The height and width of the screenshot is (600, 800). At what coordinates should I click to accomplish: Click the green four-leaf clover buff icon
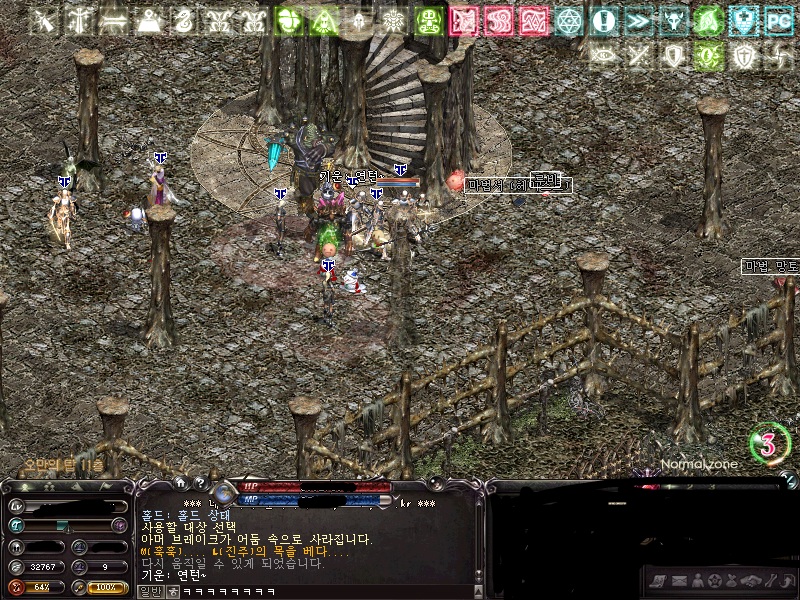(x=289, y=21)
